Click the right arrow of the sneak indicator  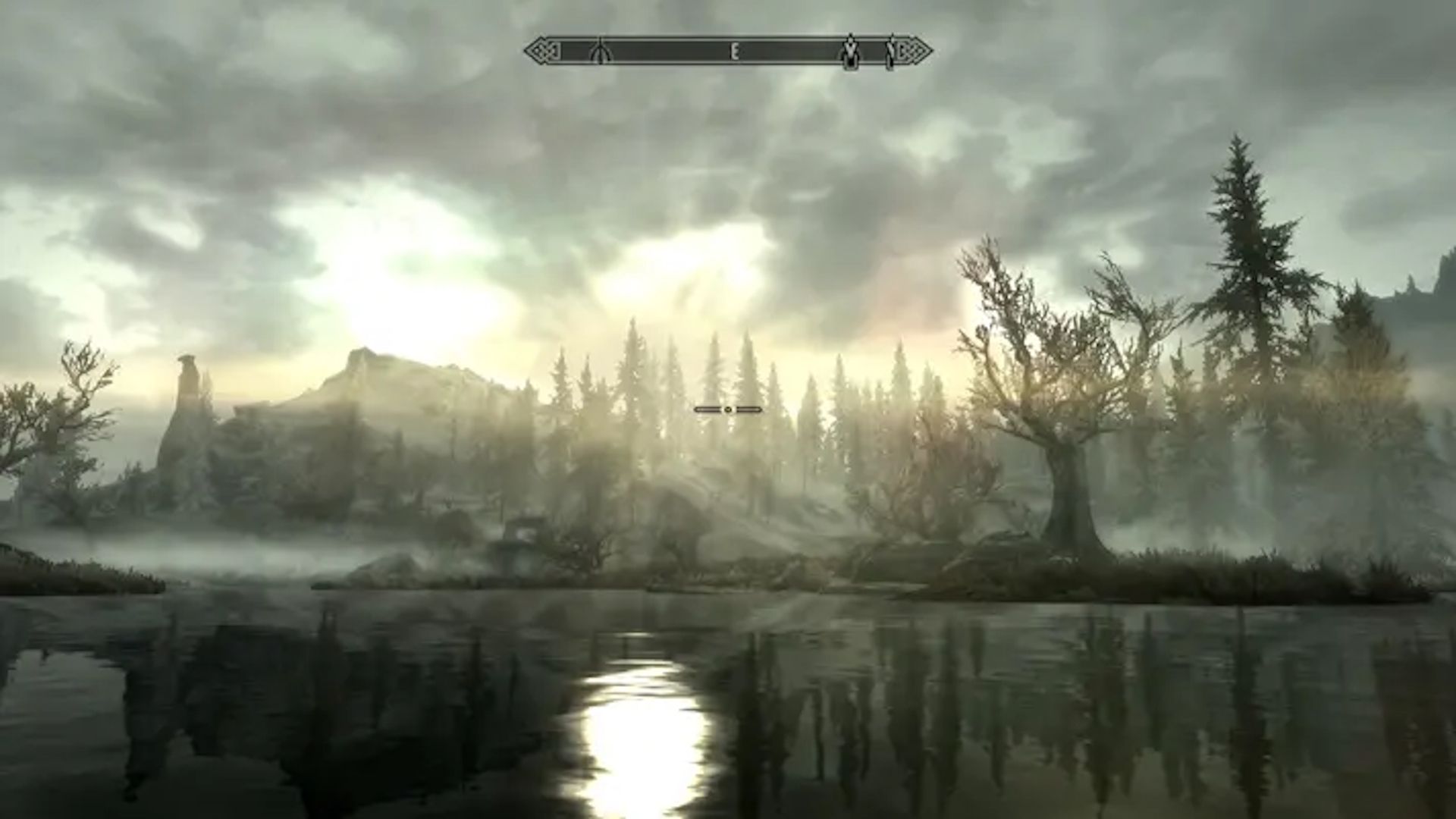pyautogui.click(x=756, y=409)
